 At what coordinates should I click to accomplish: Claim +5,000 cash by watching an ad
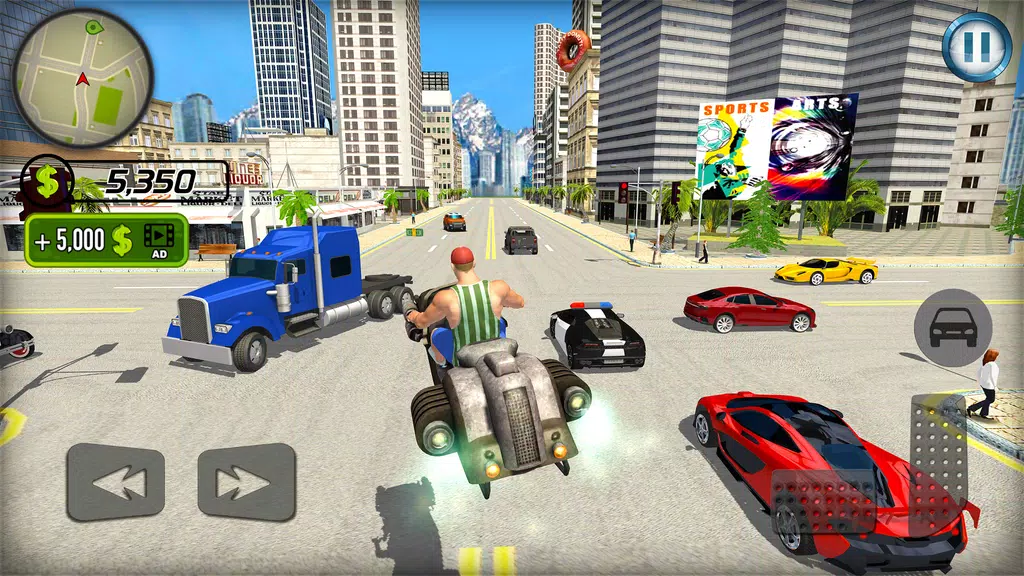tap(107, 240)
